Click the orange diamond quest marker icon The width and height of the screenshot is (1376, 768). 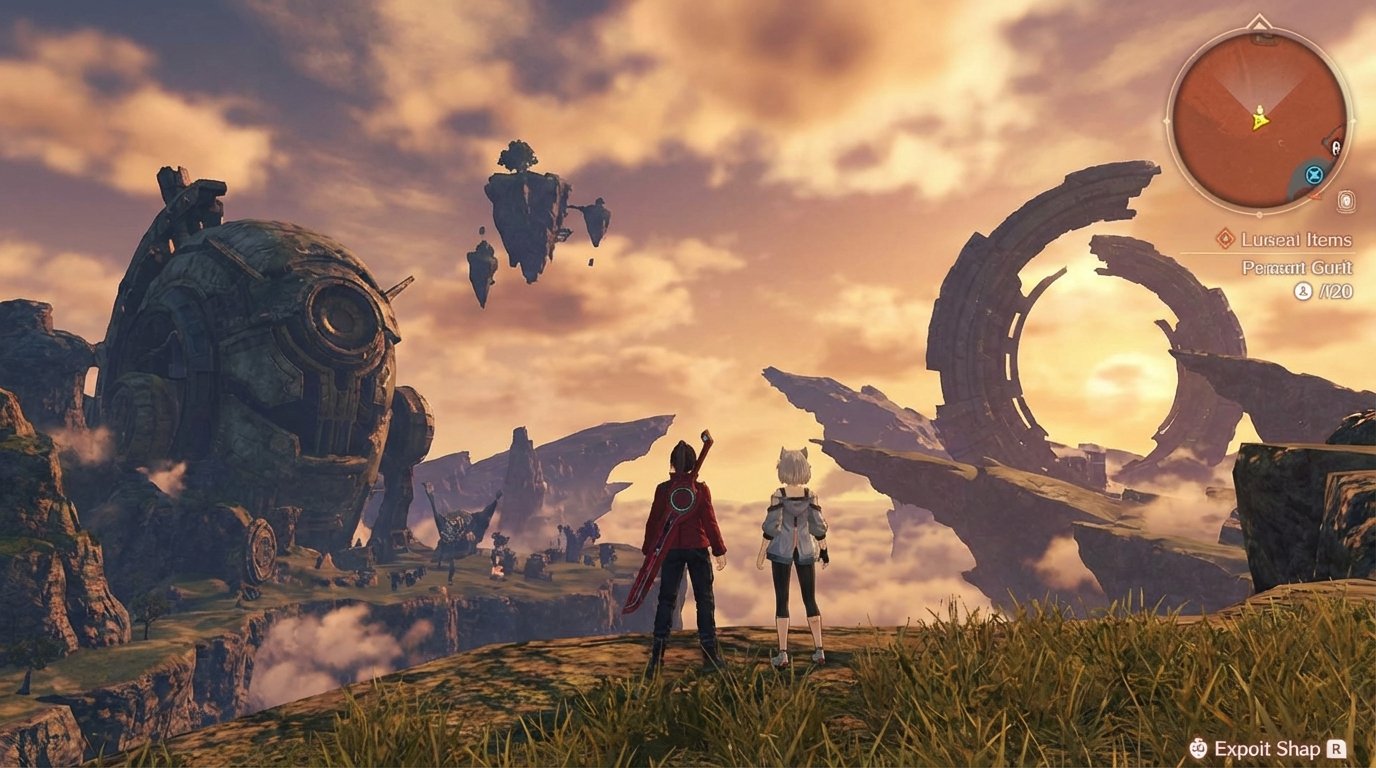tap(1225, 238)
